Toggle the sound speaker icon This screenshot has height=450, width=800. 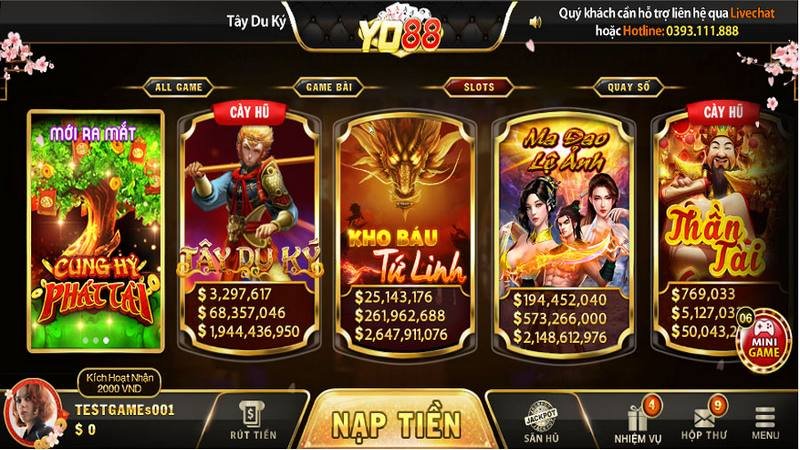pos(535,21)
